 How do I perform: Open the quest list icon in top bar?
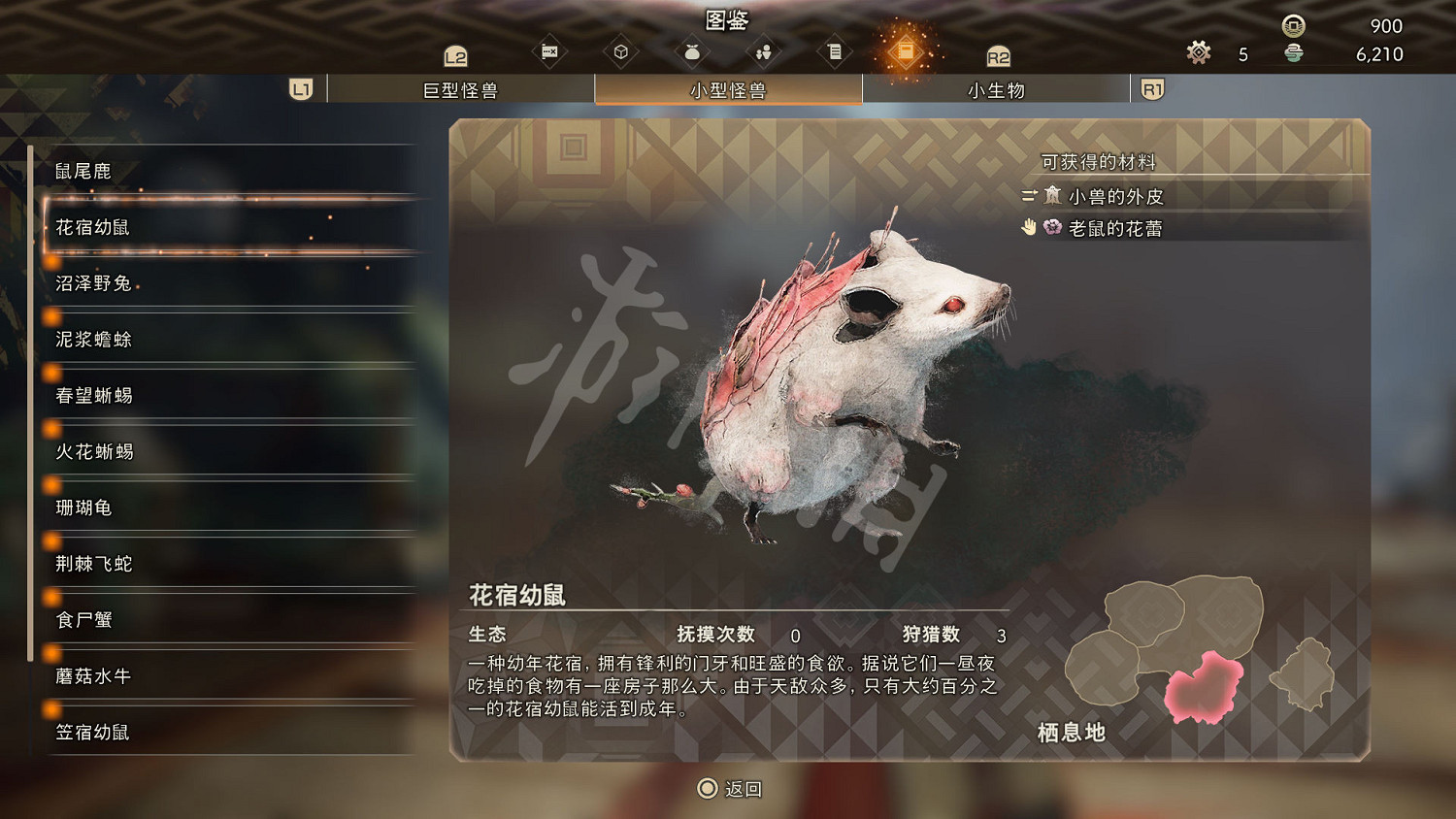[x=835, y=50]
